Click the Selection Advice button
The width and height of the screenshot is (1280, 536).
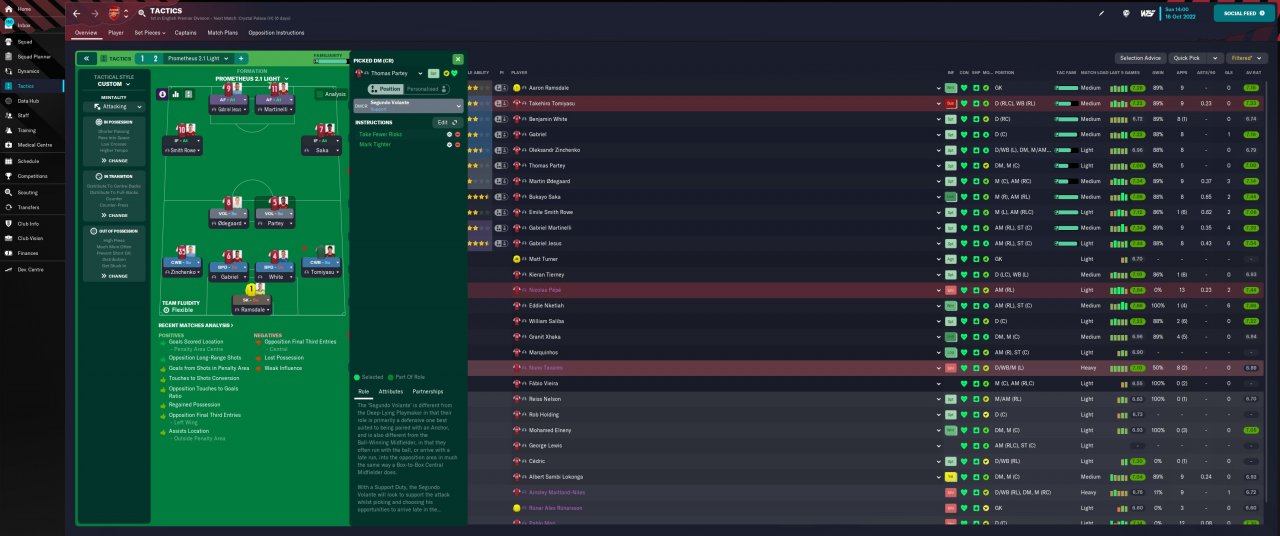[1140, 58]
